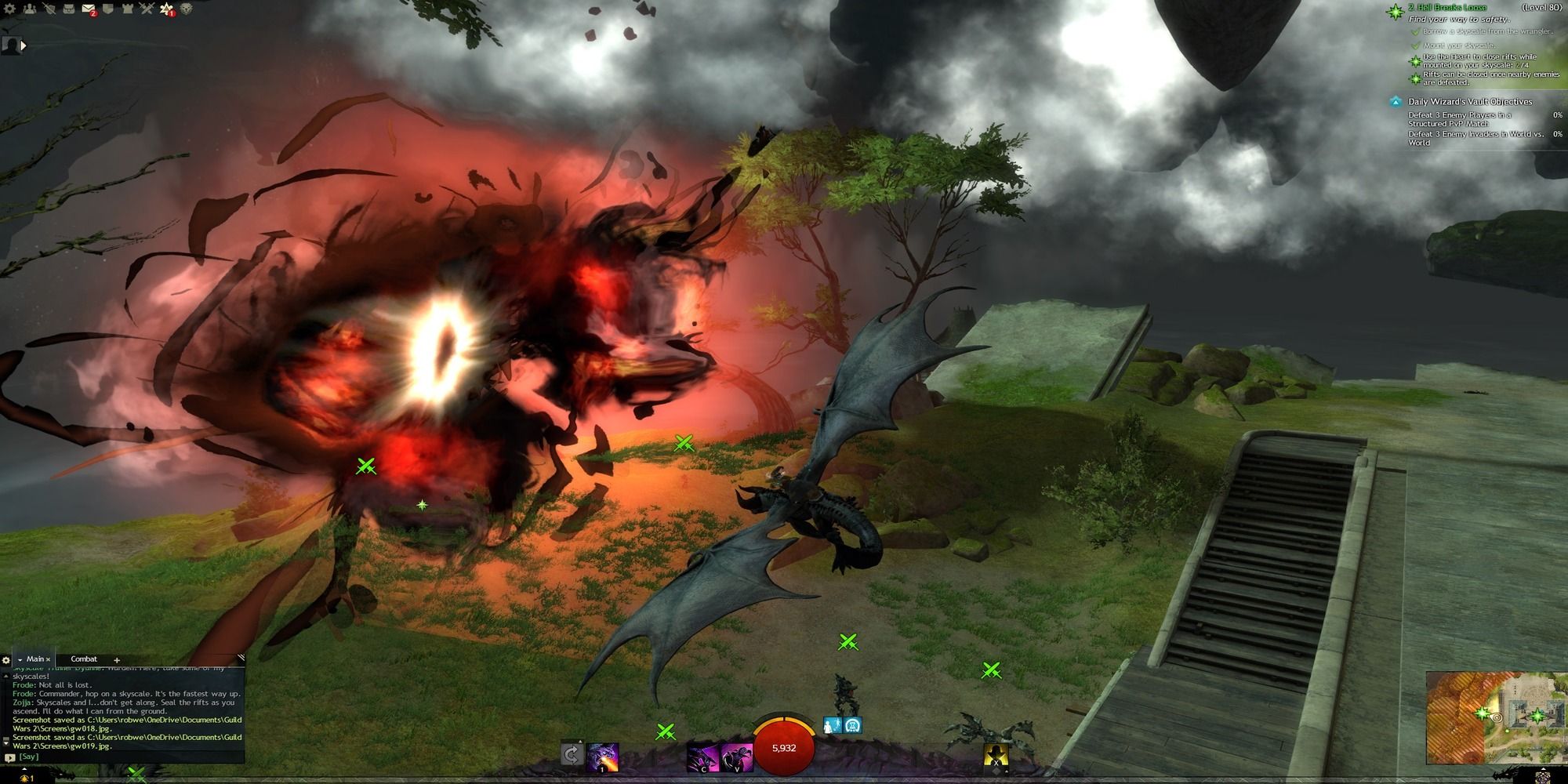Toggle the completed Mount your skyscale checkmark
The image size is (1568, 784).
coord(1417,46)
